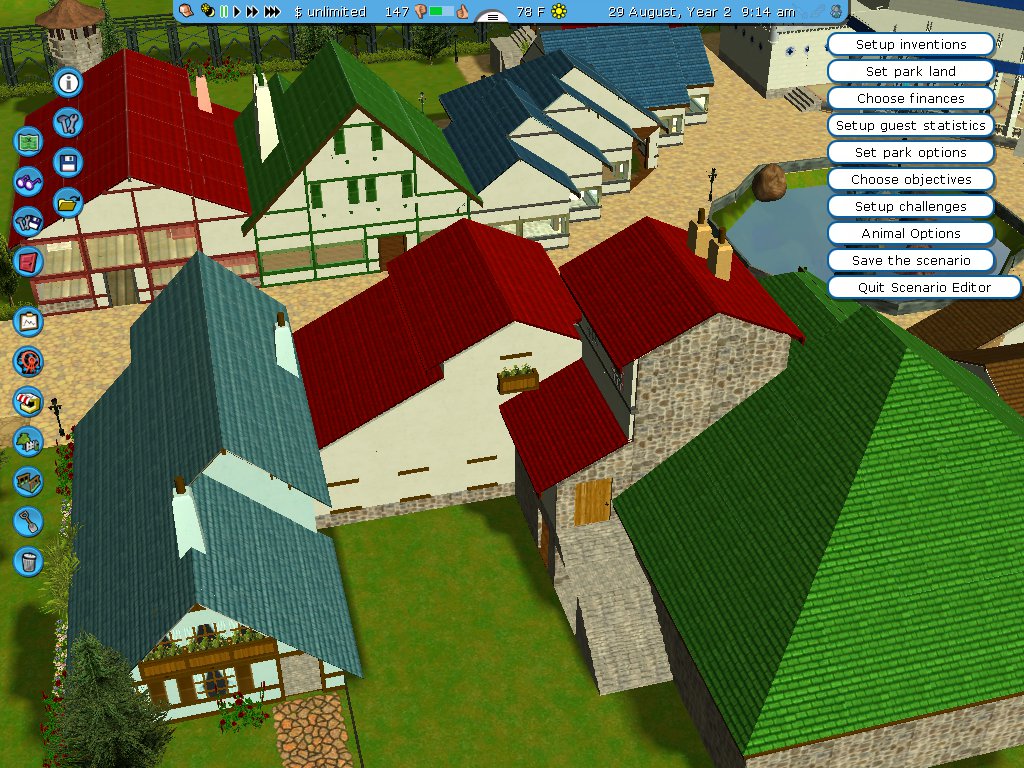Select the shovel terrain tool
Viewport: 1024px width, 768px height.
coord(28,521)
